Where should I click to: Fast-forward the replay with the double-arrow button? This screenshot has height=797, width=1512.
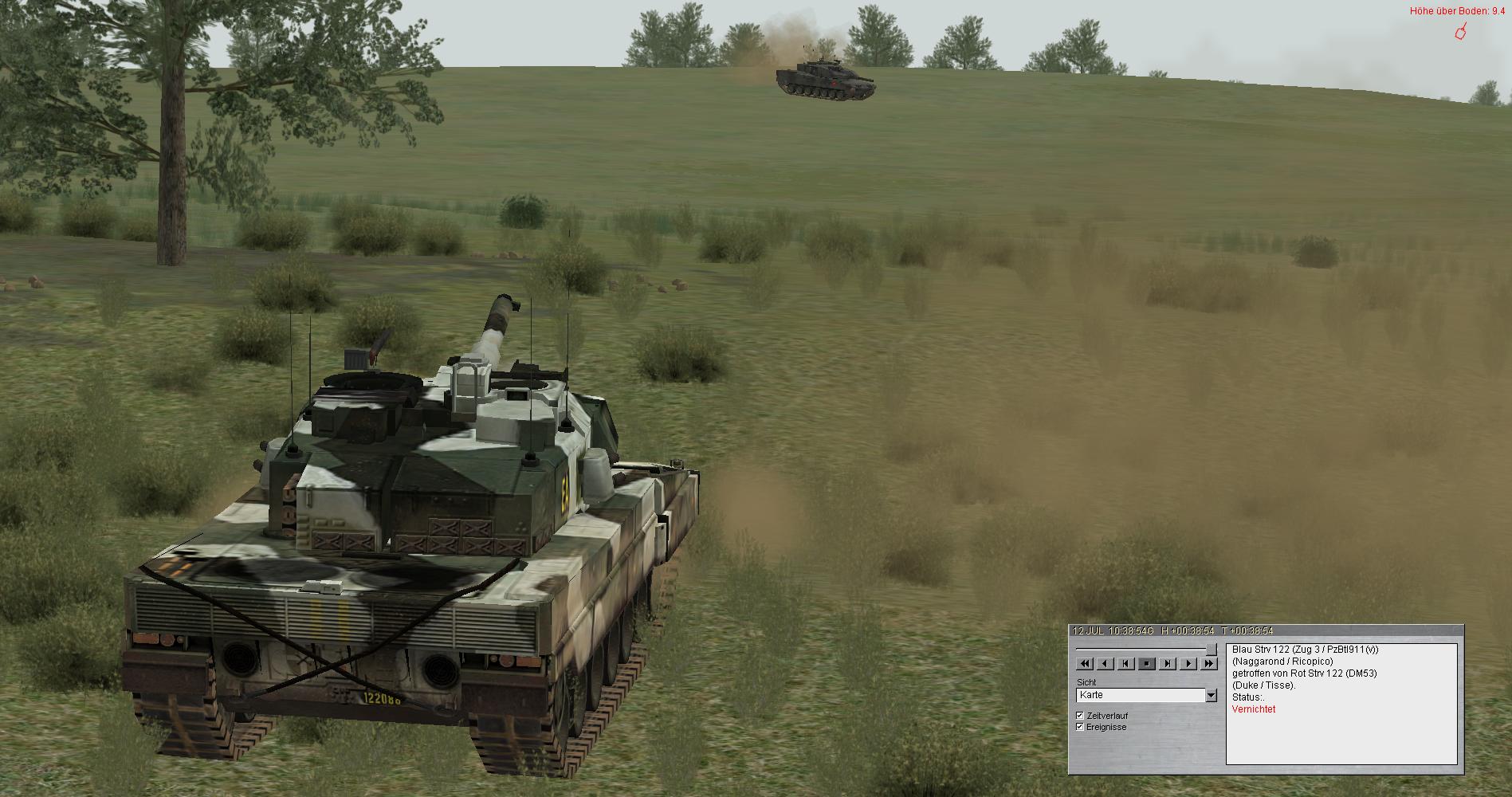[x=1209, y=663]
